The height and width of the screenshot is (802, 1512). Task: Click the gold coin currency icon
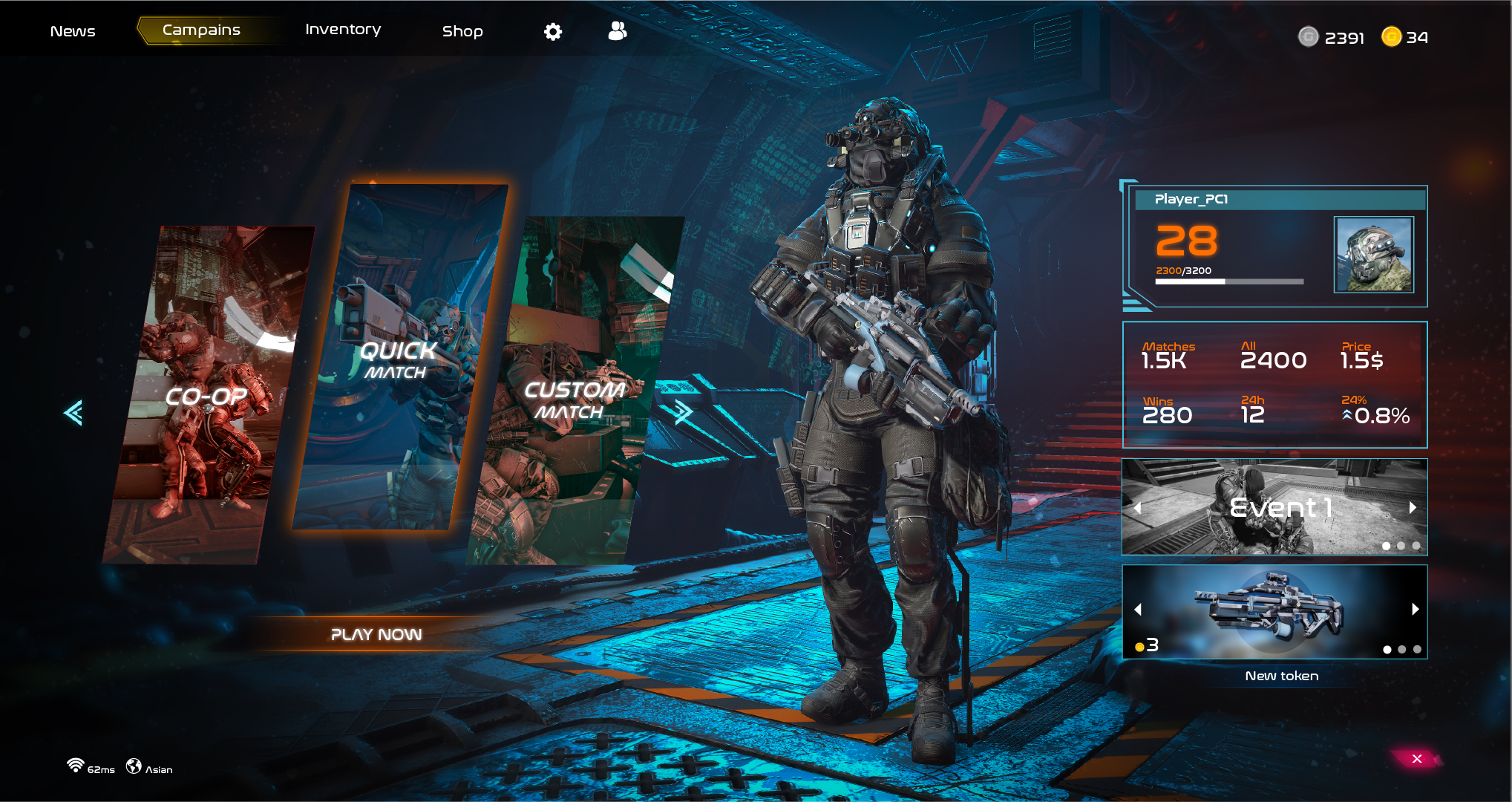[1391, 36]
